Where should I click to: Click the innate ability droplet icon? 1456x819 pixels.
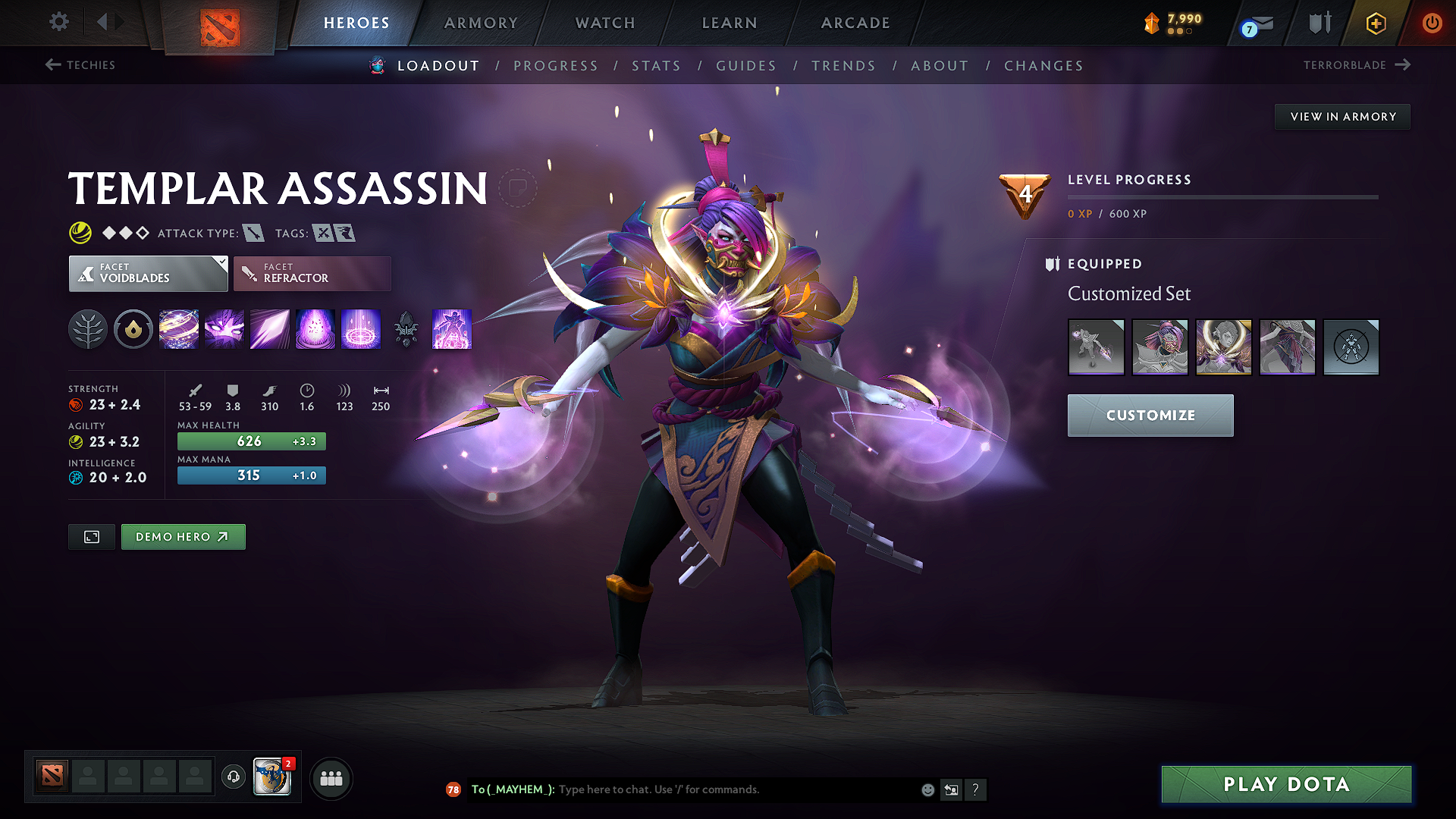coord(133,329)
